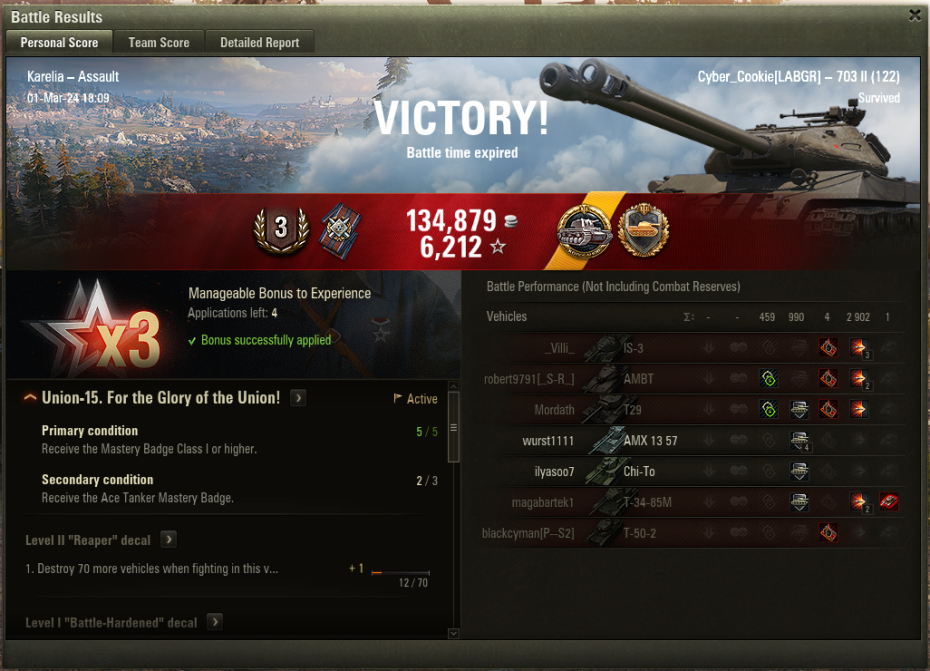Open Level II "Reaper" decal details

click(x=169, y=540)
